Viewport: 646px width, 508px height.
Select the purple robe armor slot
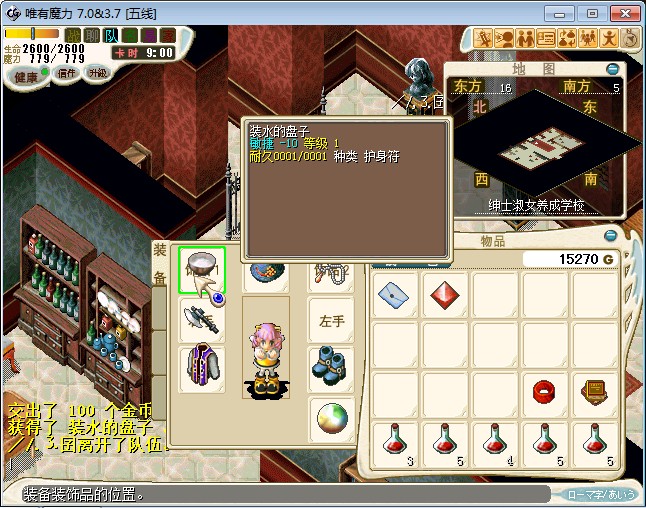pos(201,367)
